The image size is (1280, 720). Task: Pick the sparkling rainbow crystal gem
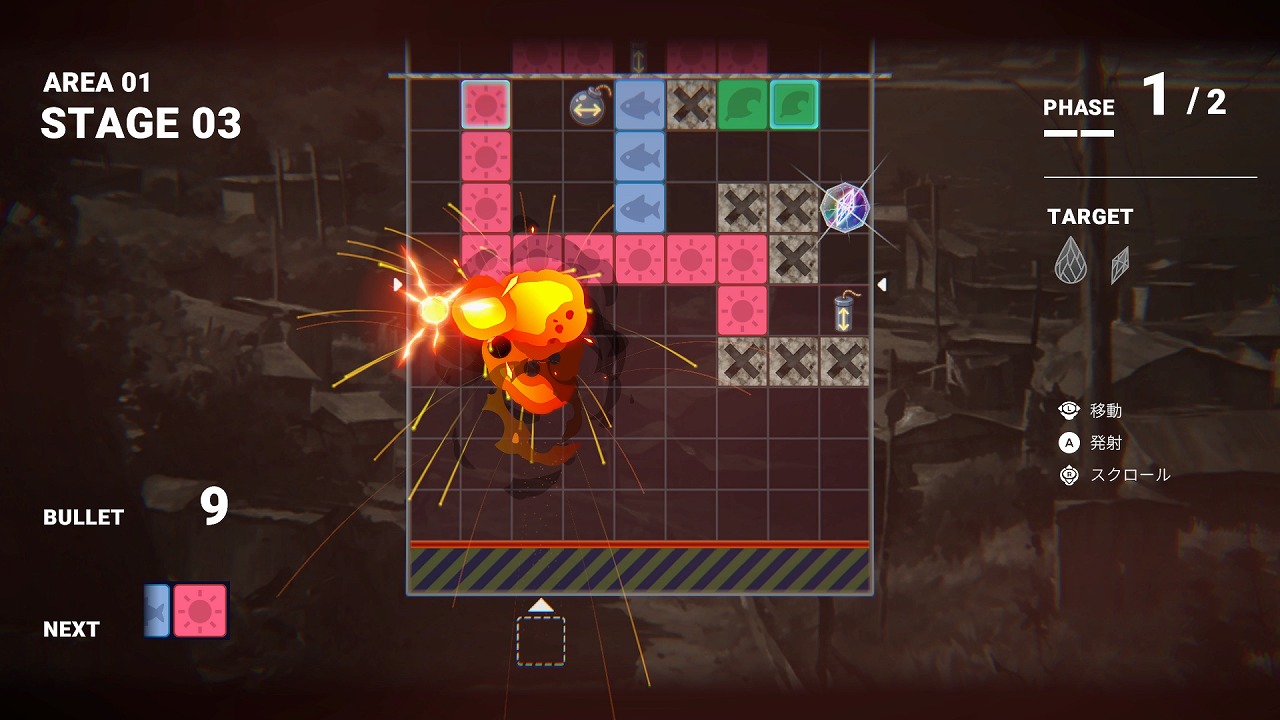point(844,207)
